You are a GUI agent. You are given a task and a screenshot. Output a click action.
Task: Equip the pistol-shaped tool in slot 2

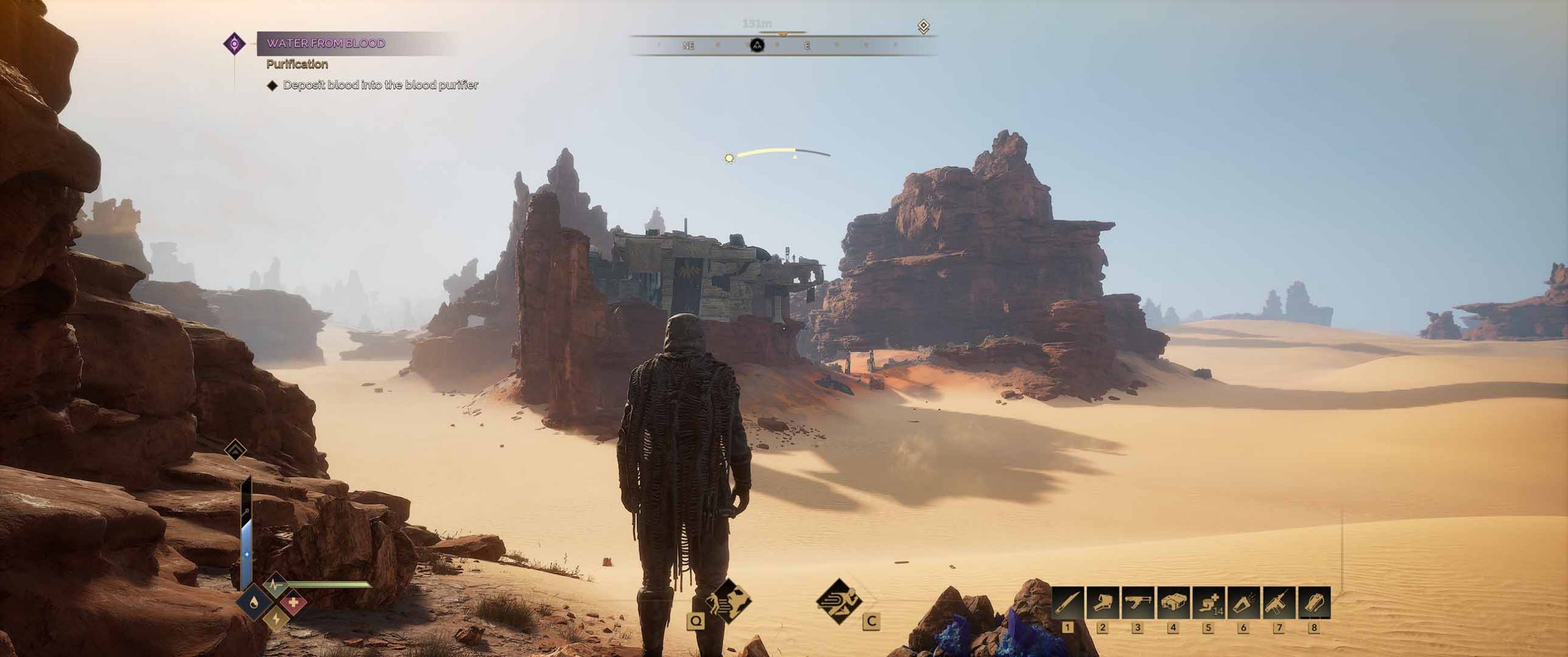pyautogui.click(x=1103, y=602)
